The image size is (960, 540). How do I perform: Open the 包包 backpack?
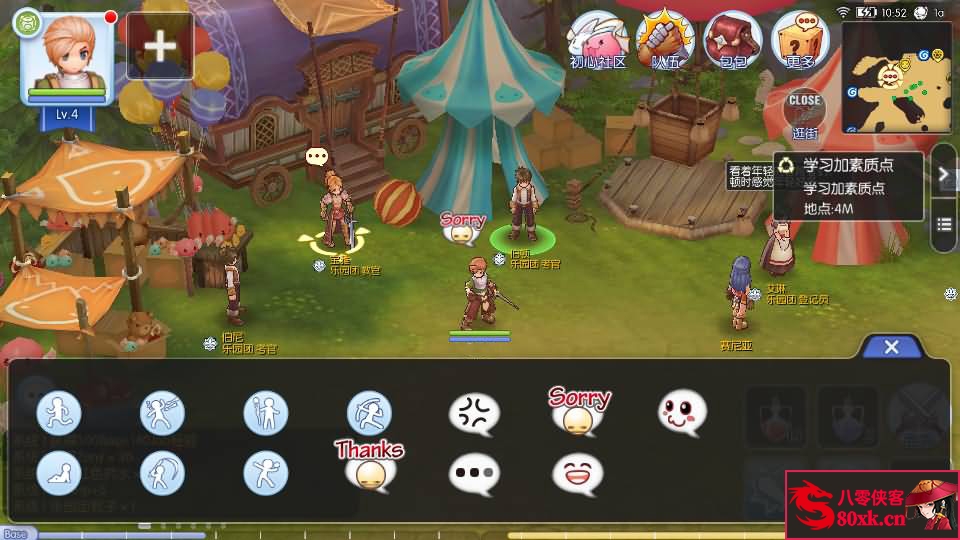(733, 40)
